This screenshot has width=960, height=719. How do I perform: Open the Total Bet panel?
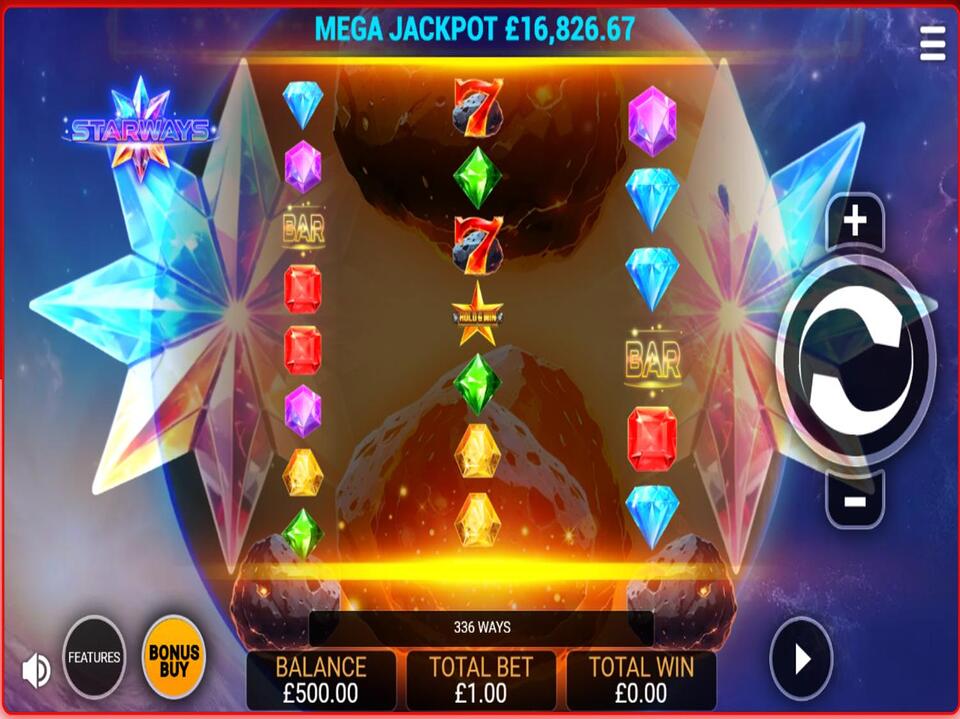(481, 680)
